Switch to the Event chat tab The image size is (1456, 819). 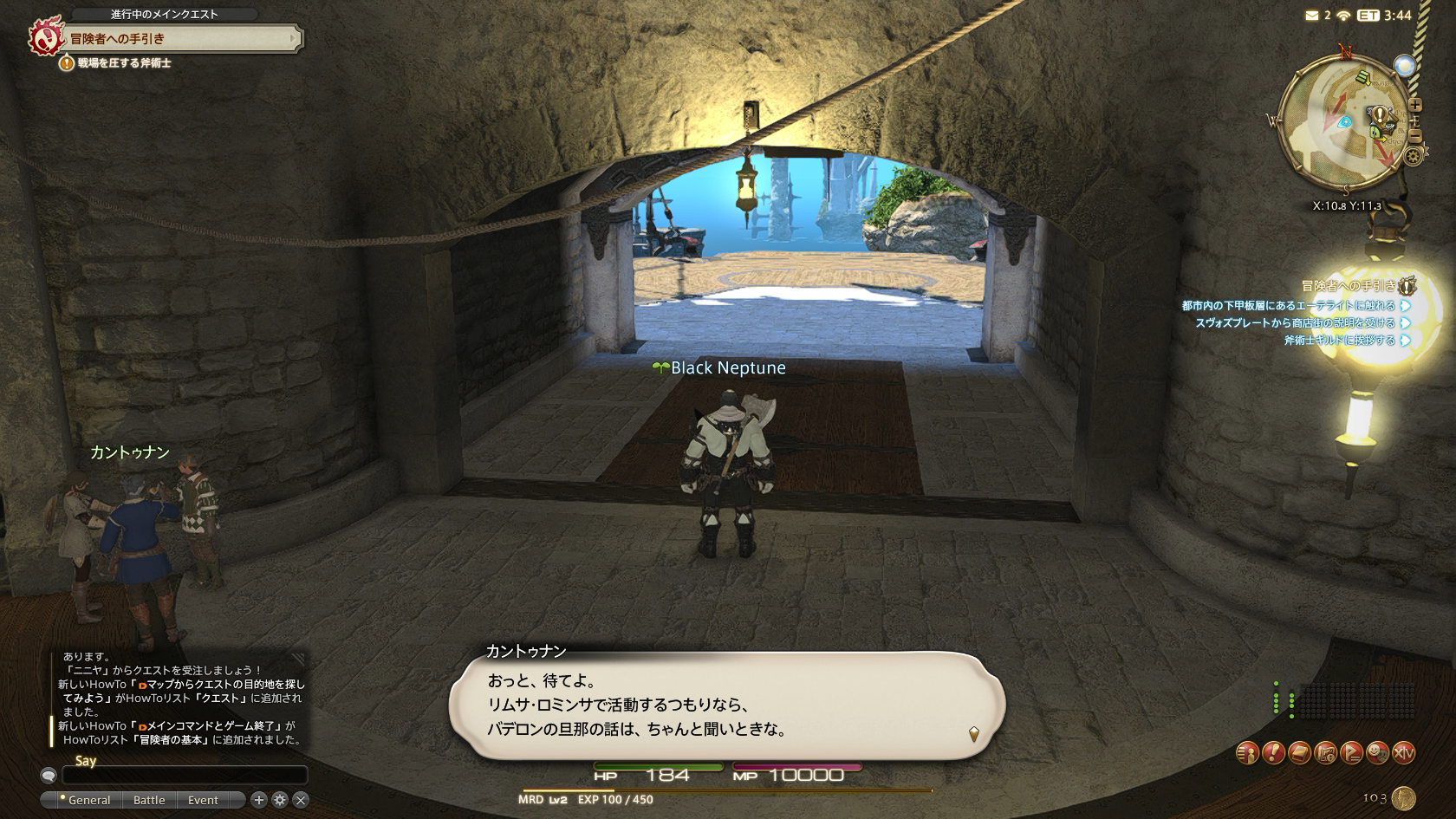(x=203, y=800)
